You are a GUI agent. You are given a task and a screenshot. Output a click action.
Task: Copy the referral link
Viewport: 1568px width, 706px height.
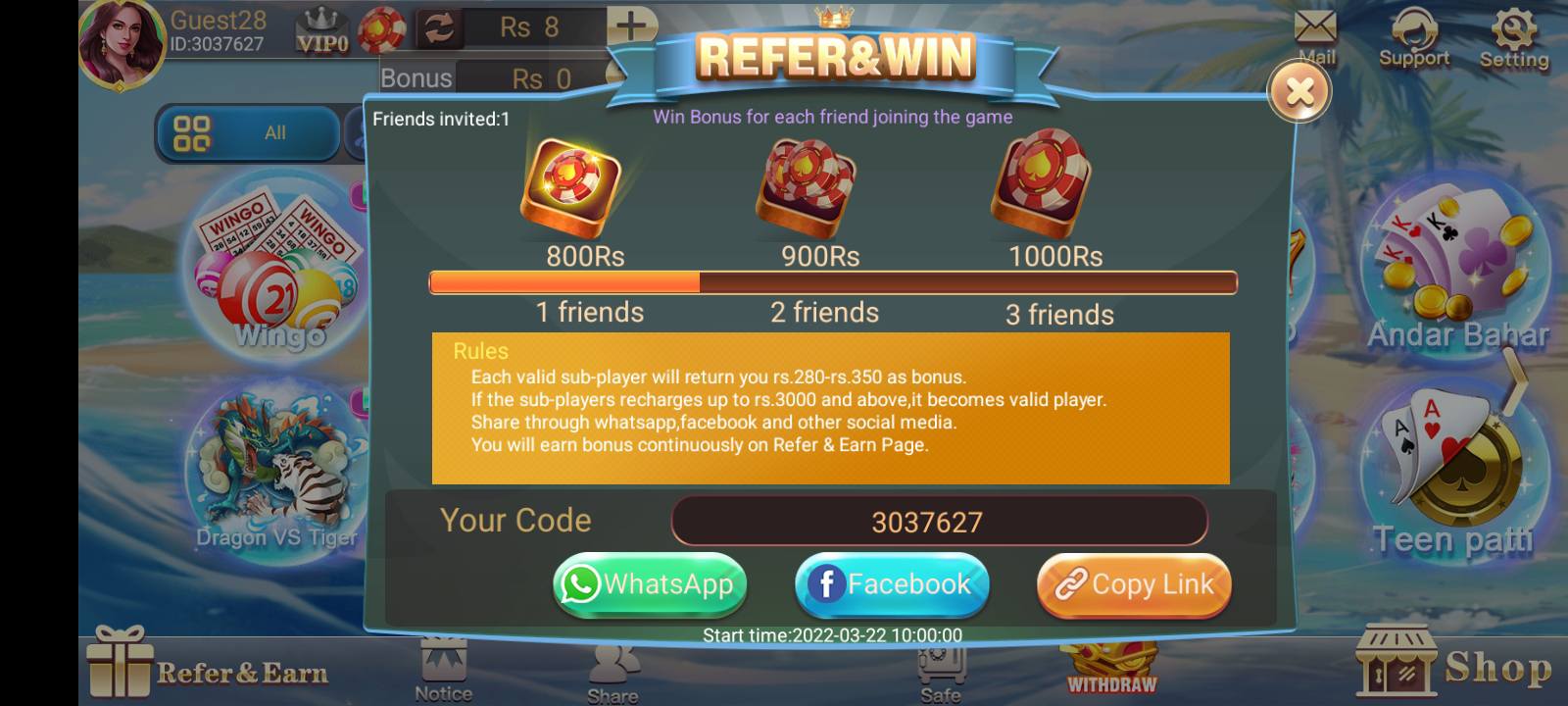coord(1133,584)
